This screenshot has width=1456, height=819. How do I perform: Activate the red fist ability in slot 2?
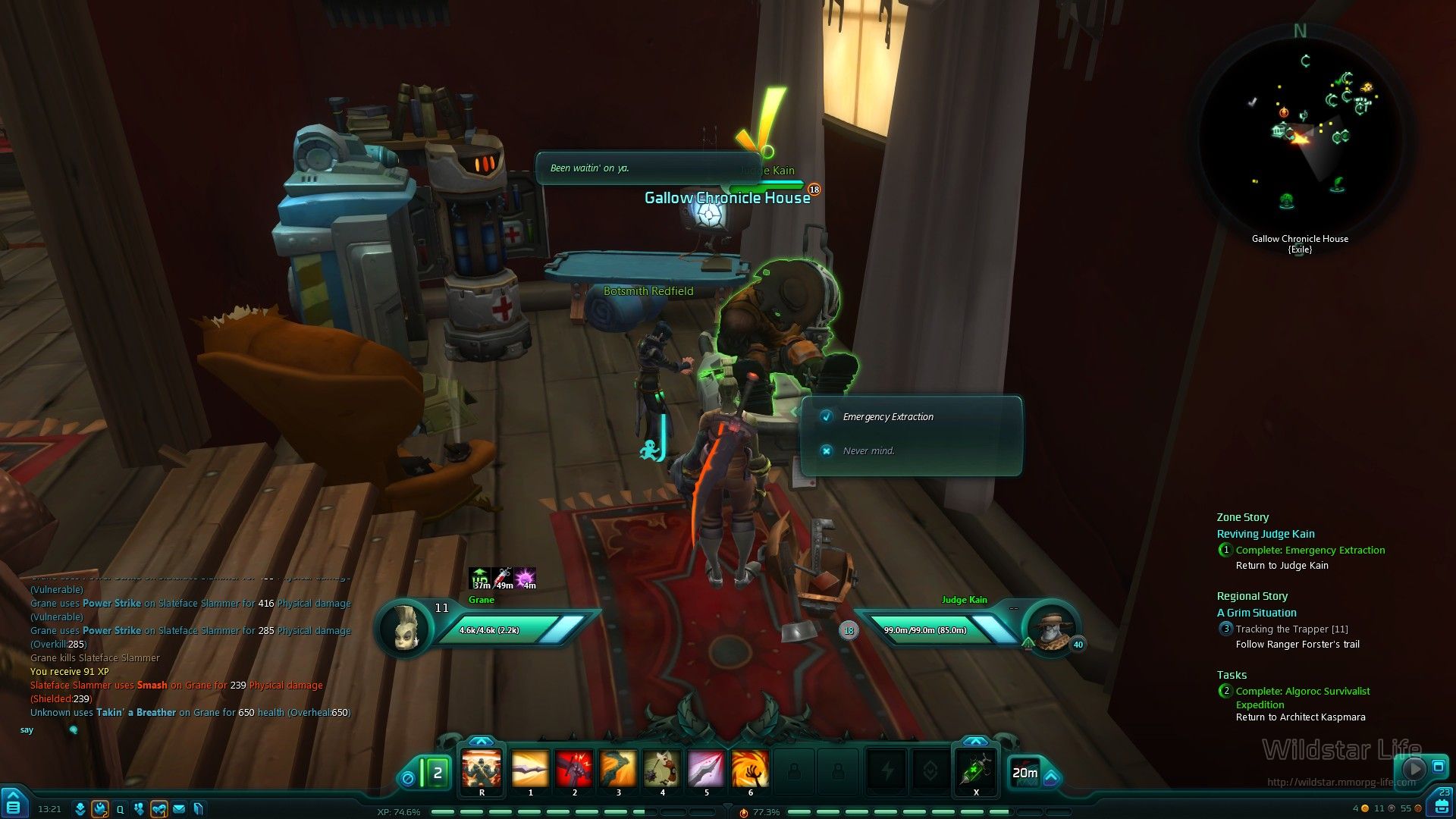tap(574, 769)
